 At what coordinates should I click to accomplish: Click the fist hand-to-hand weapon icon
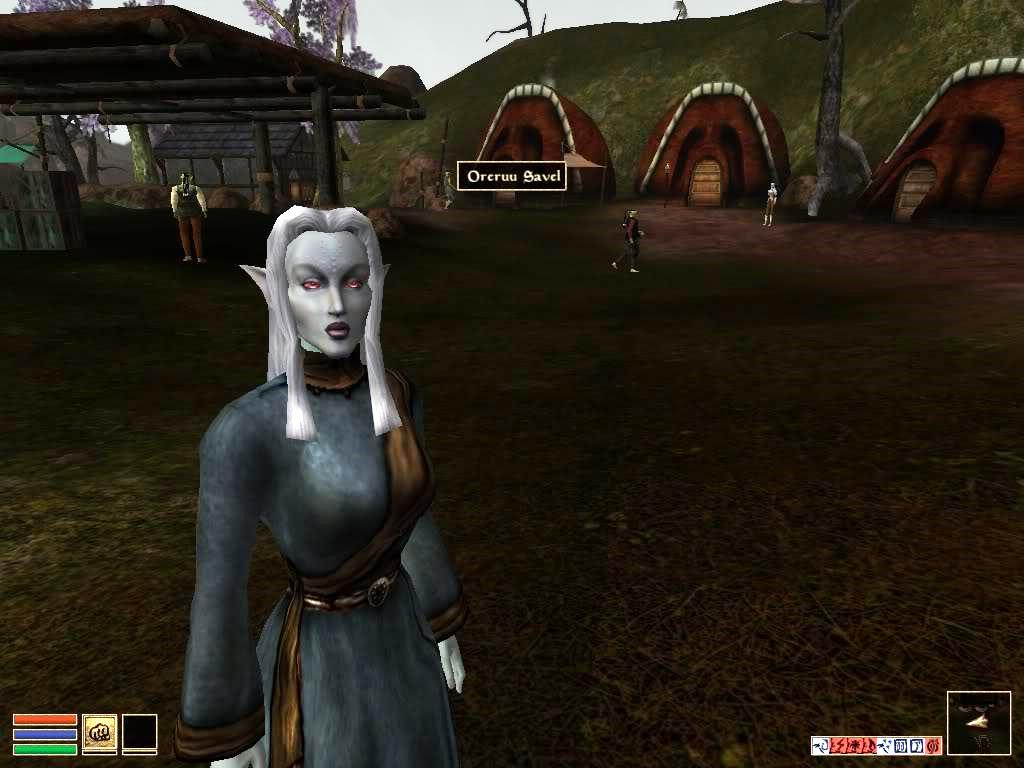point(99,733)
